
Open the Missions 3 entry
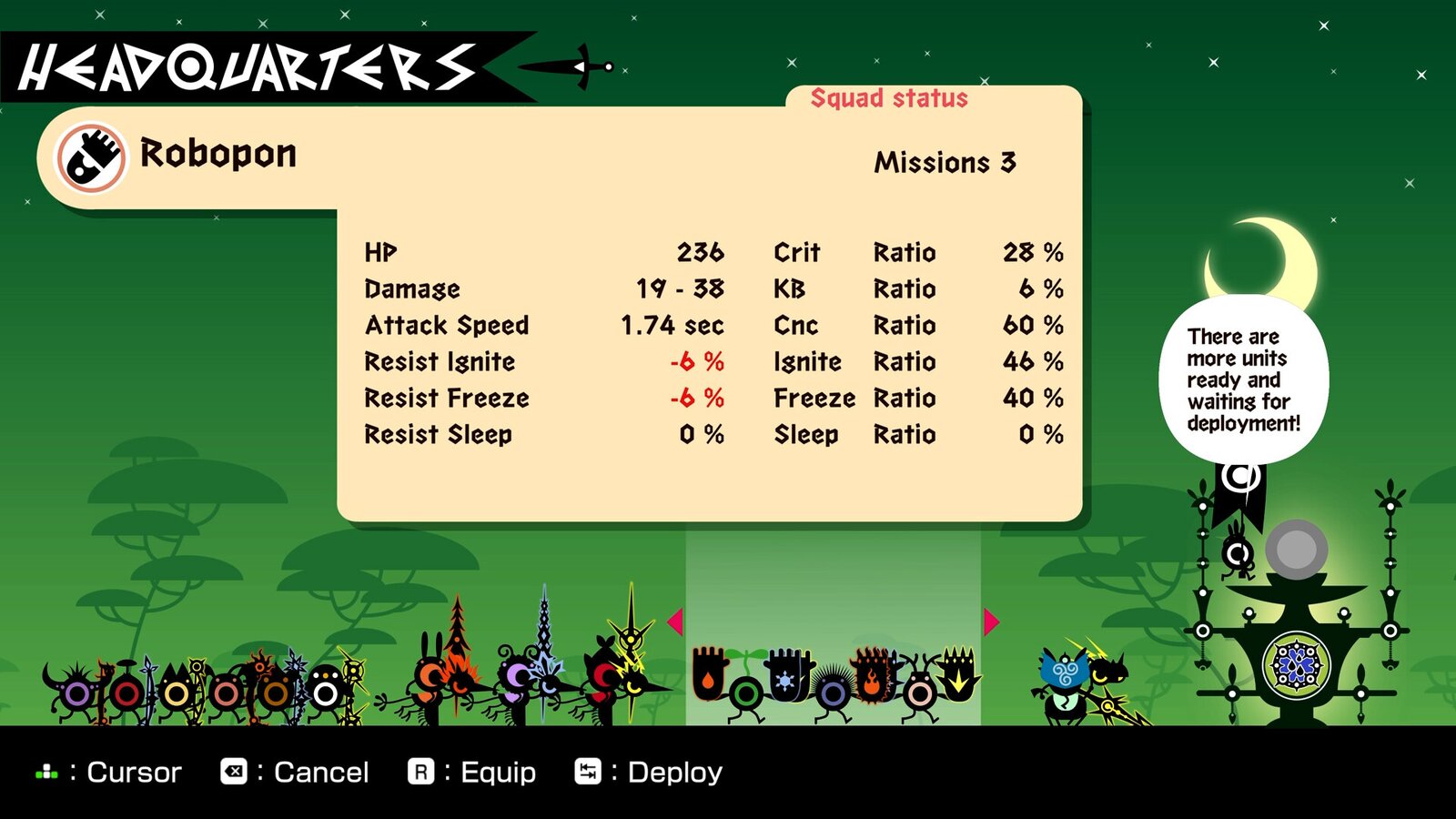(x=945, y=164)
